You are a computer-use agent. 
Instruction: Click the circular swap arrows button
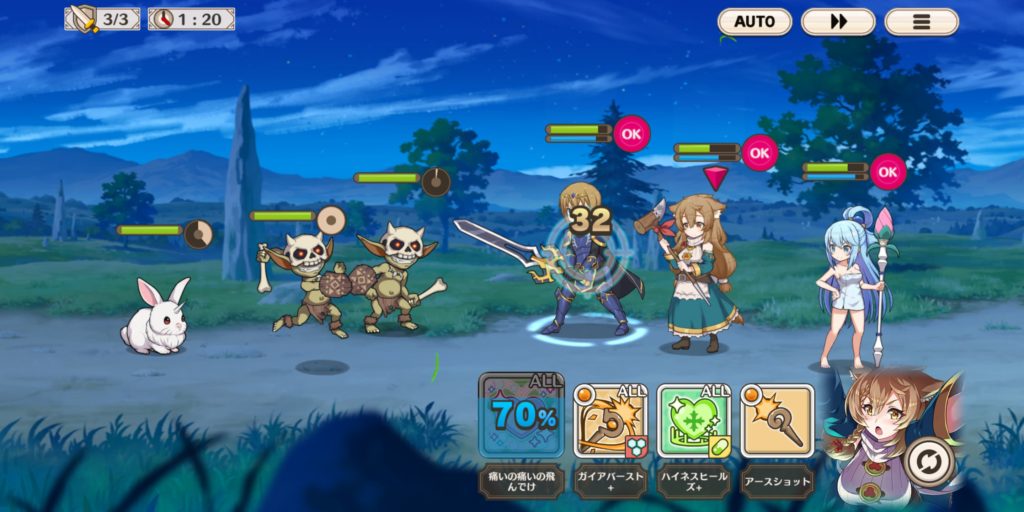[x=928, y=464]
